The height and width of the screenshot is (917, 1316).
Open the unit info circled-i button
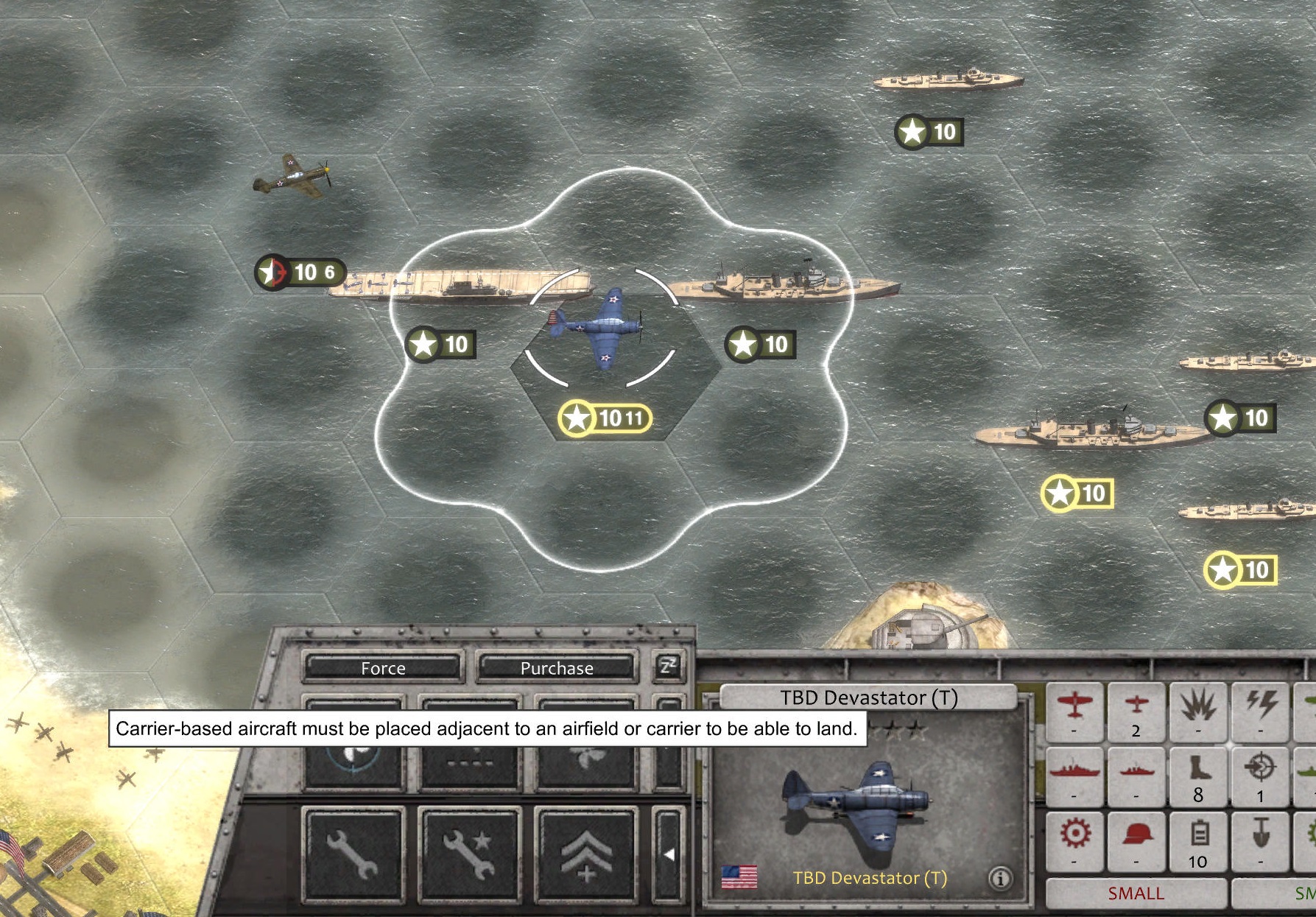coord(999,879)
